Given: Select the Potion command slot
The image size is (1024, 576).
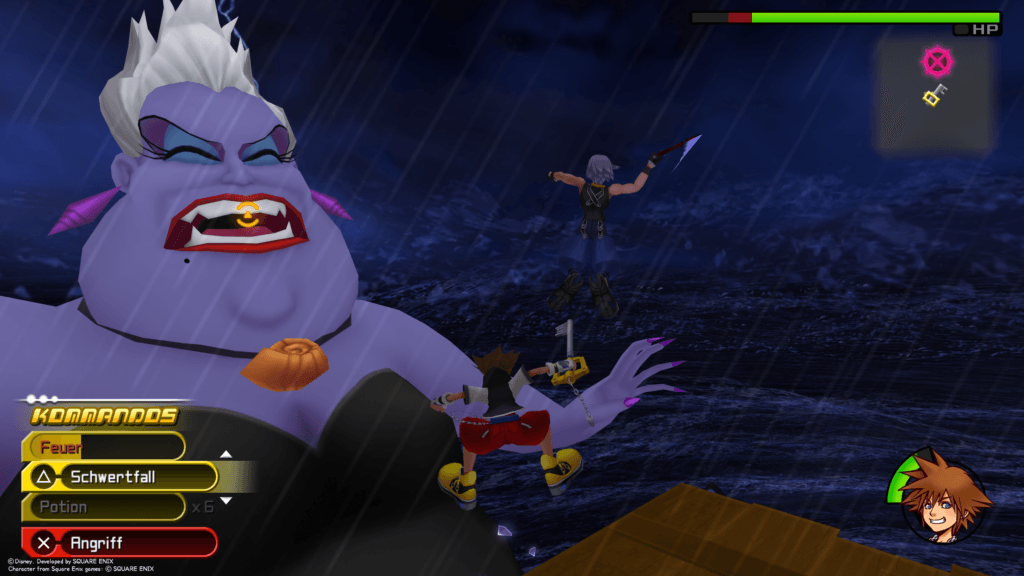Looking at the screenshot, I should tap(105, 507).
